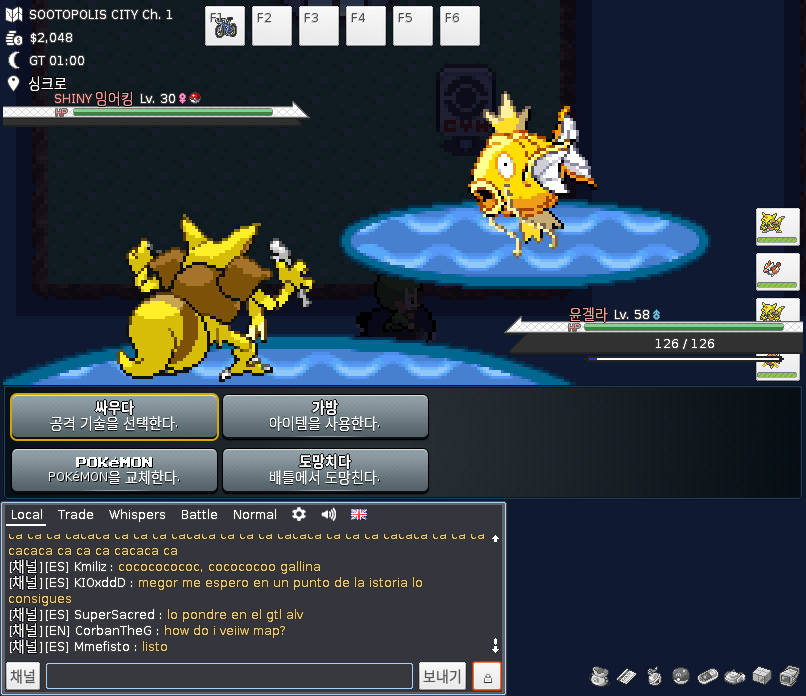Toggle the chat sound speaker icon

pos(328,515)
